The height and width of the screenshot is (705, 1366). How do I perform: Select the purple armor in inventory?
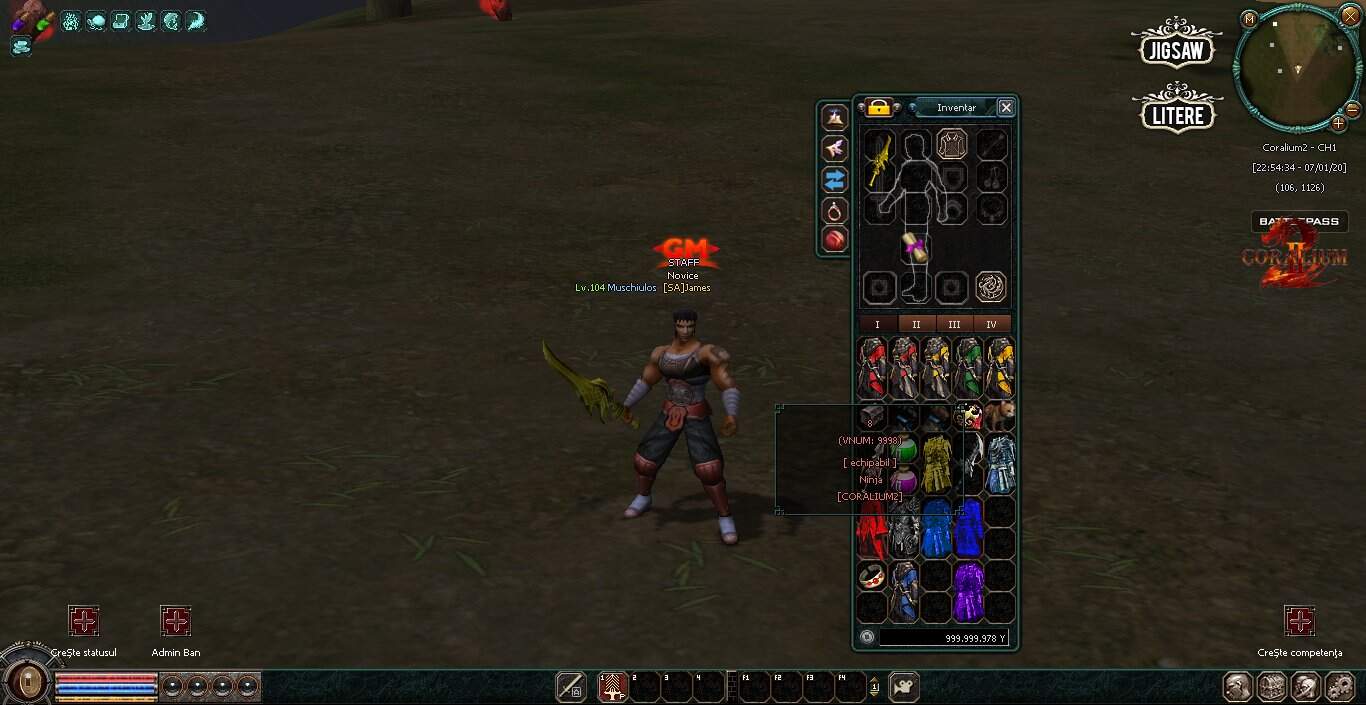(x=967, y=591)
